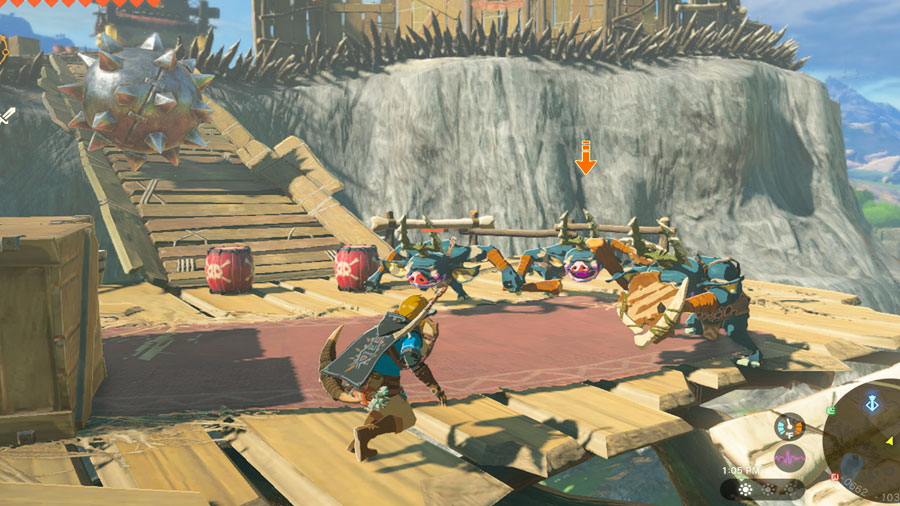This screenshot has height=506, width=900.
Task: Click the red marker on the minimap rim
Action: (x=835, y=477)
